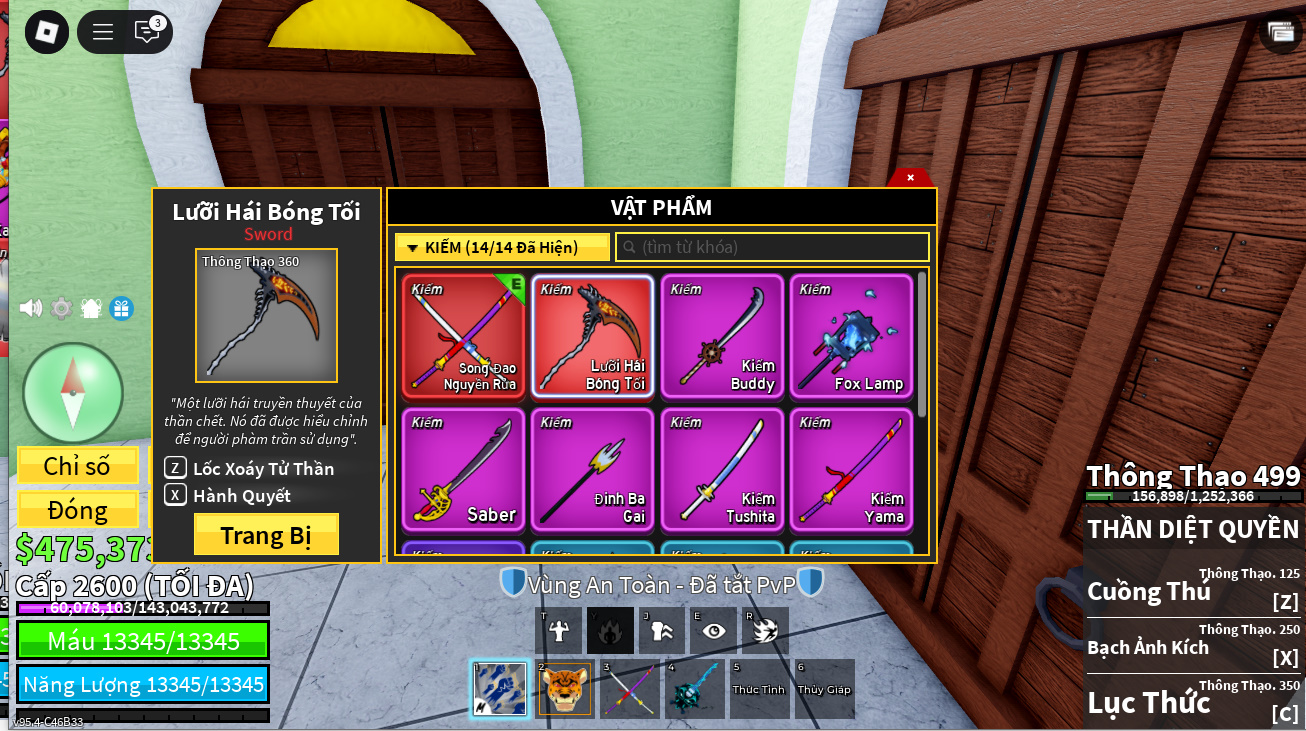Open settings with the gear icon
The width and height of the screenshot is (1306, 731).
(61, 308)
